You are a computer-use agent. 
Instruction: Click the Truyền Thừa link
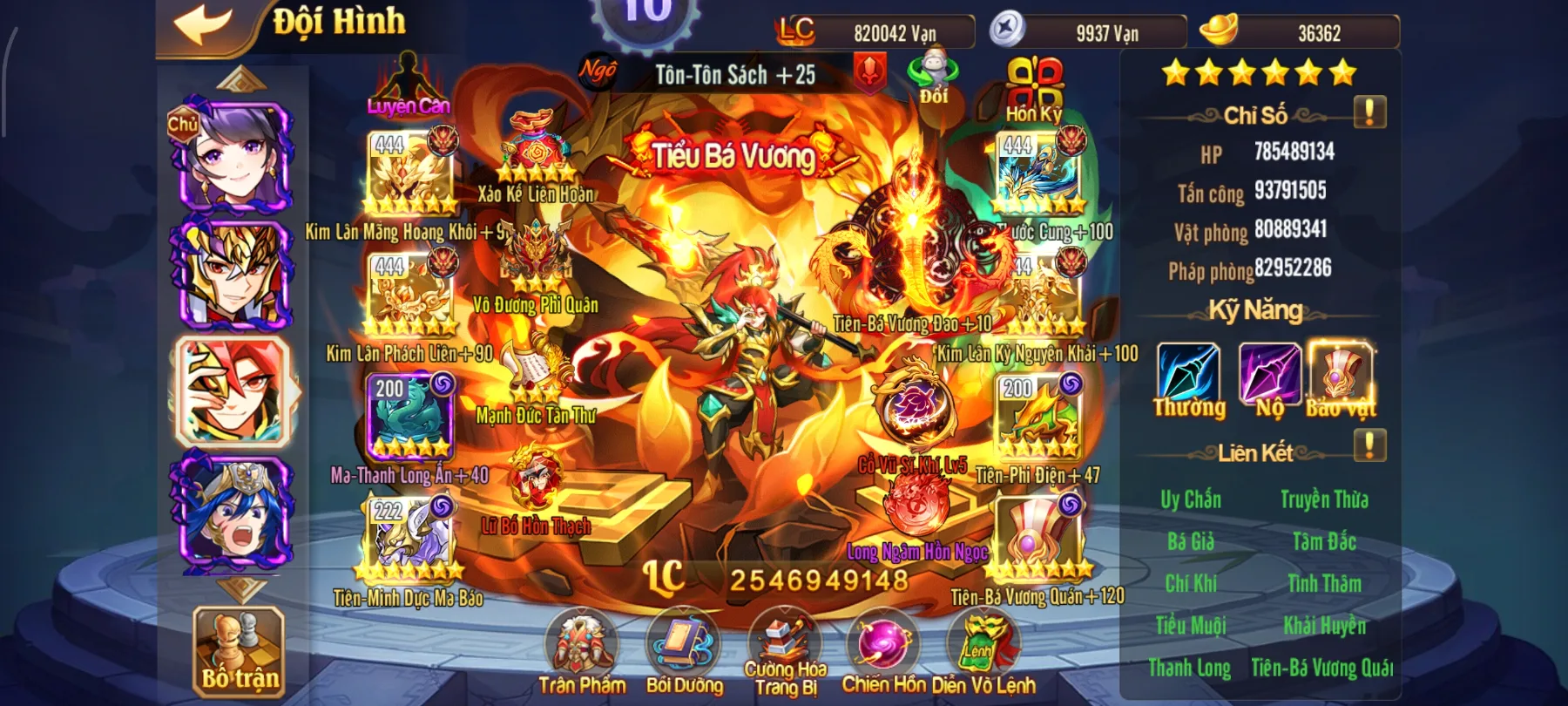(x=1324, y=499)
